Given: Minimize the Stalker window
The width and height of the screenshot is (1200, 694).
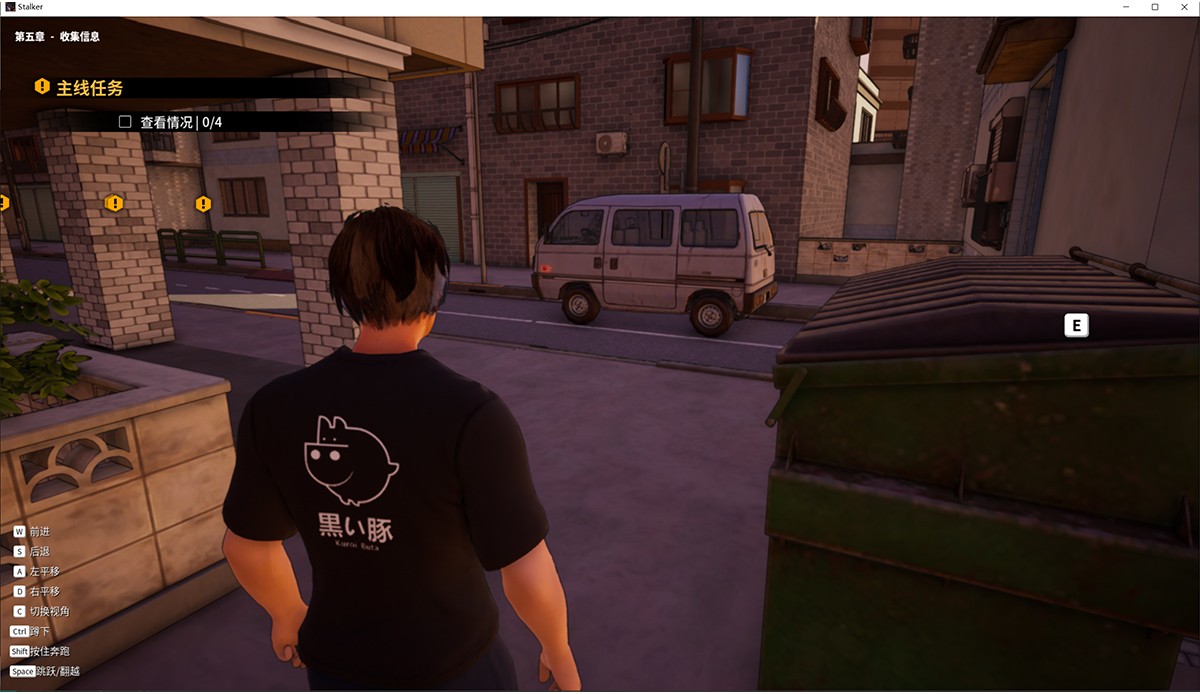Looking at the screenshot, I should click(x=1127, y=7).
